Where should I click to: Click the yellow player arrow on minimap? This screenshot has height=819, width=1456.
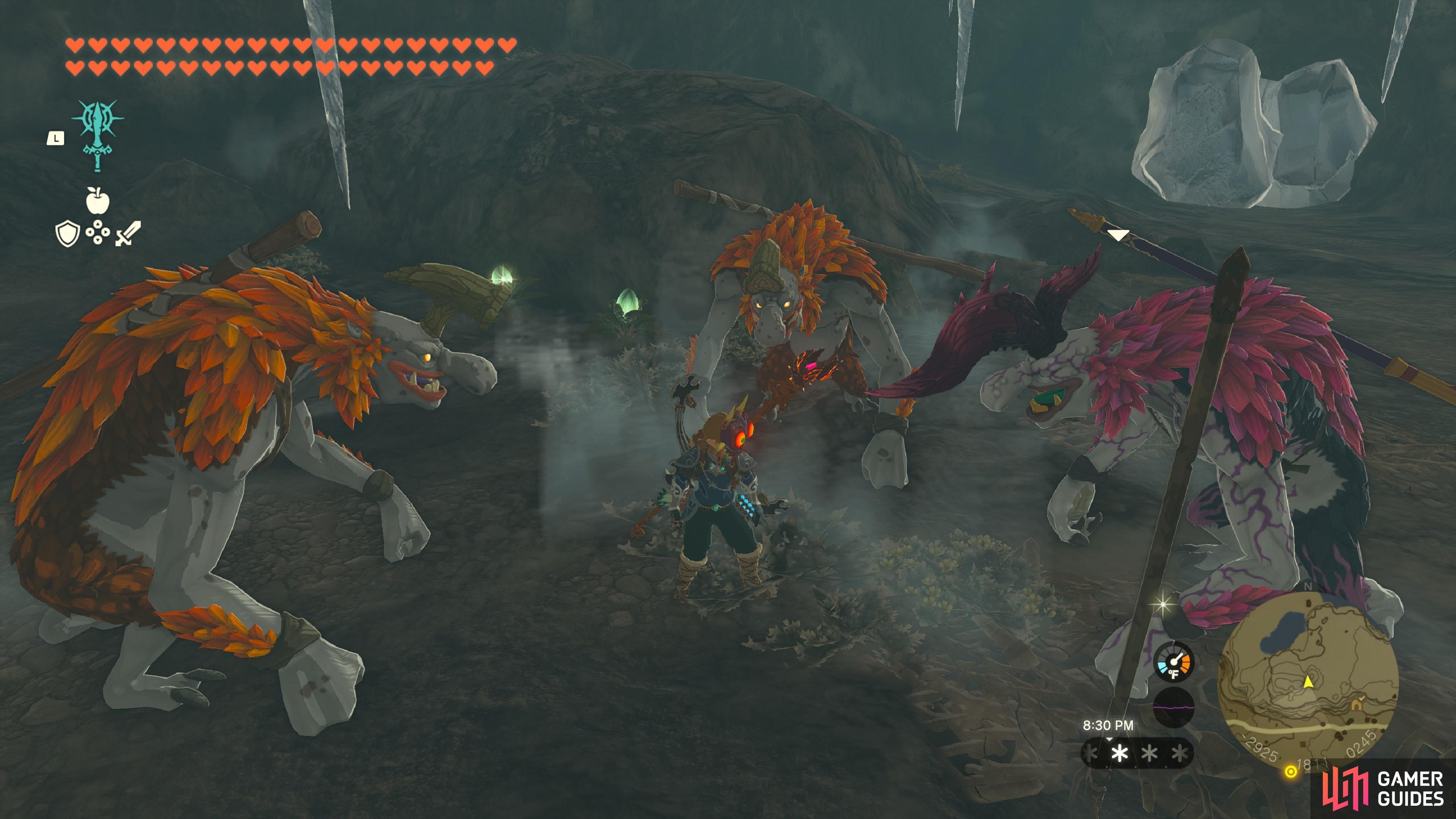tap(1308, 682)
